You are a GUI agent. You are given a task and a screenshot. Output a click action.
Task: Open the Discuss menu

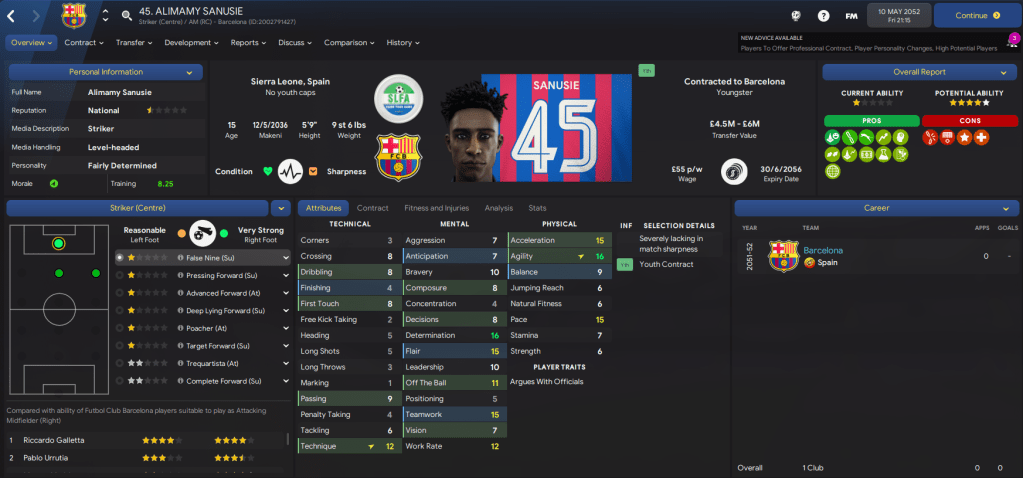click(296, 43)
